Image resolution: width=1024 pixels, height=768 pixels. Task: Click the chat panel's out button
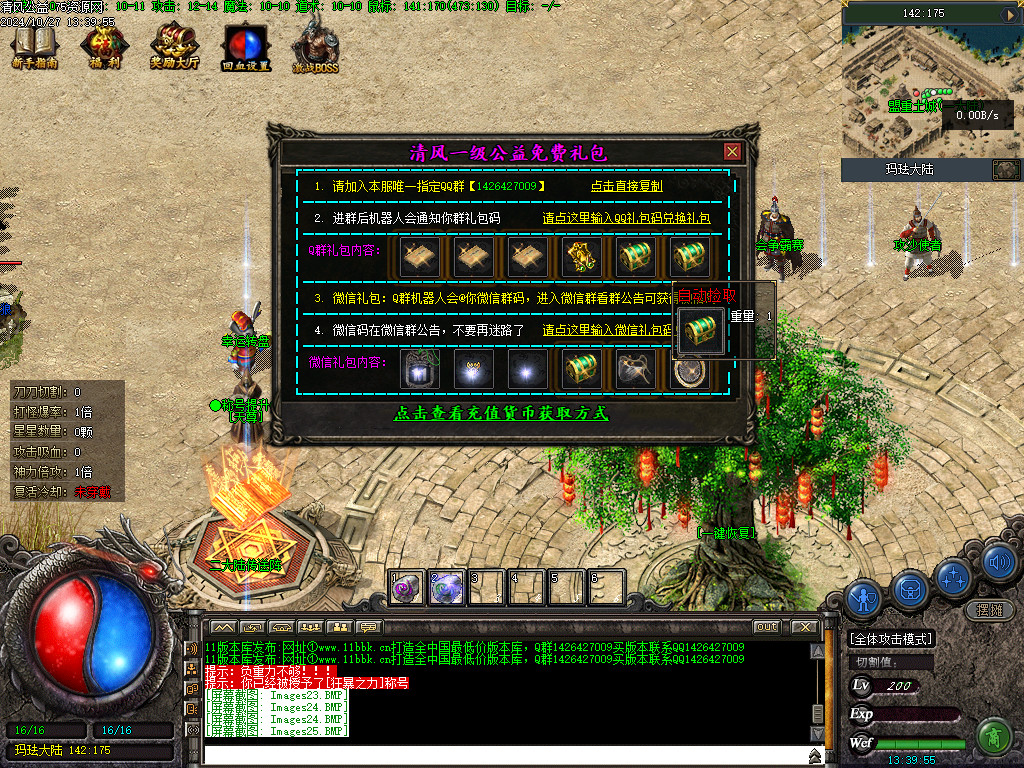click(766, 627)
